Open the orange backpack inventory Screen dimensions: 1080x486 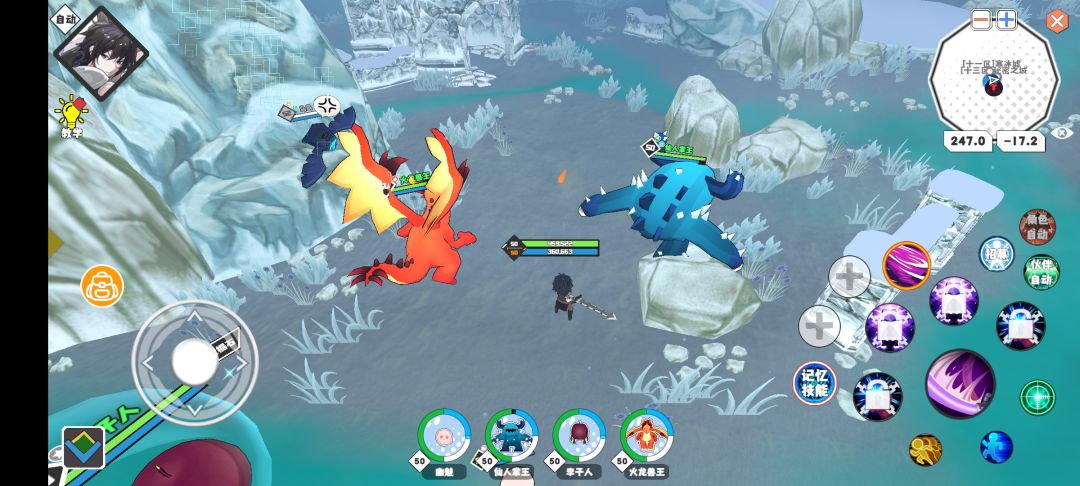(102, 285)
